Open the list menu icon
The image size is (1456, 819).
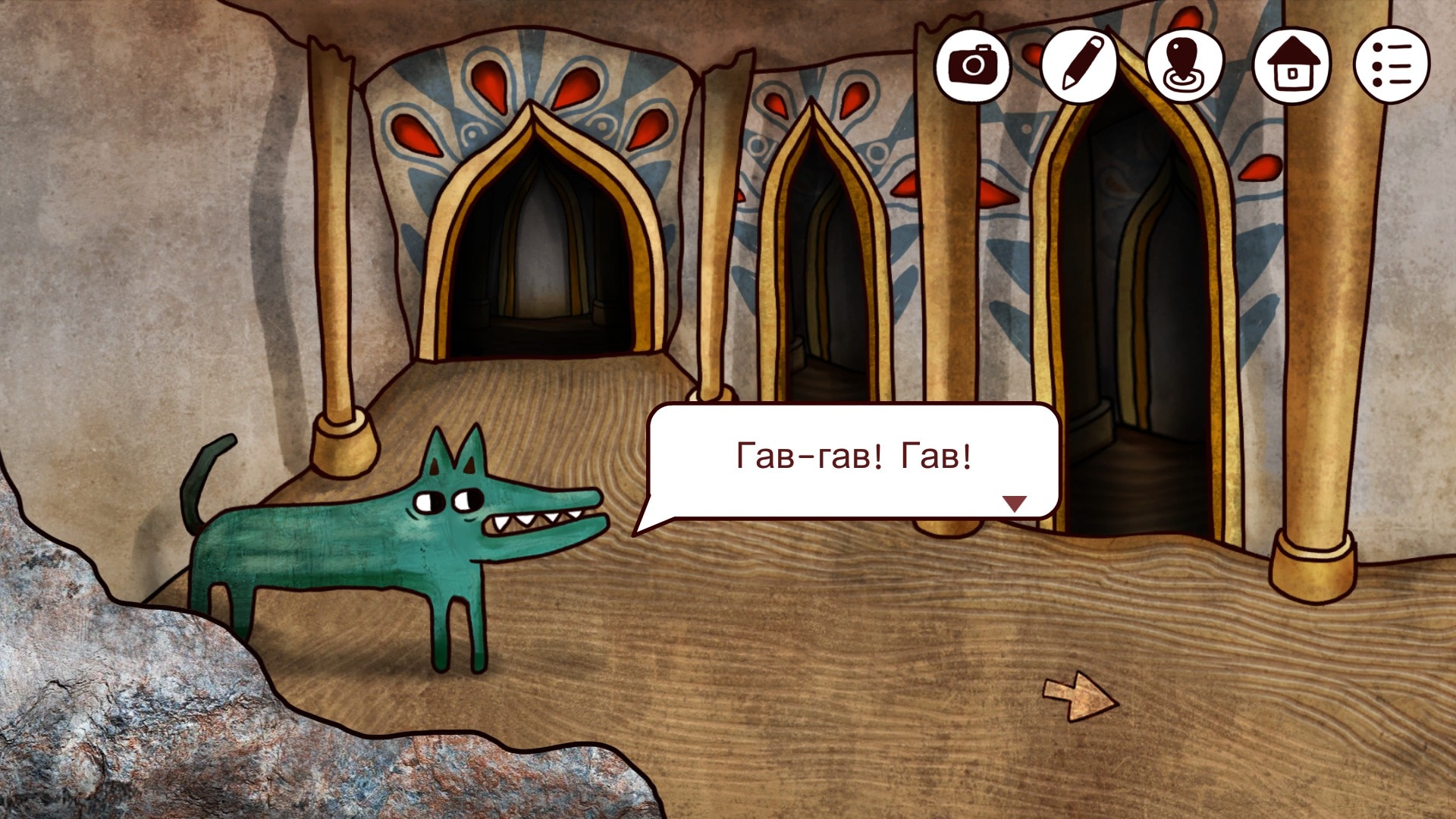1392,64
